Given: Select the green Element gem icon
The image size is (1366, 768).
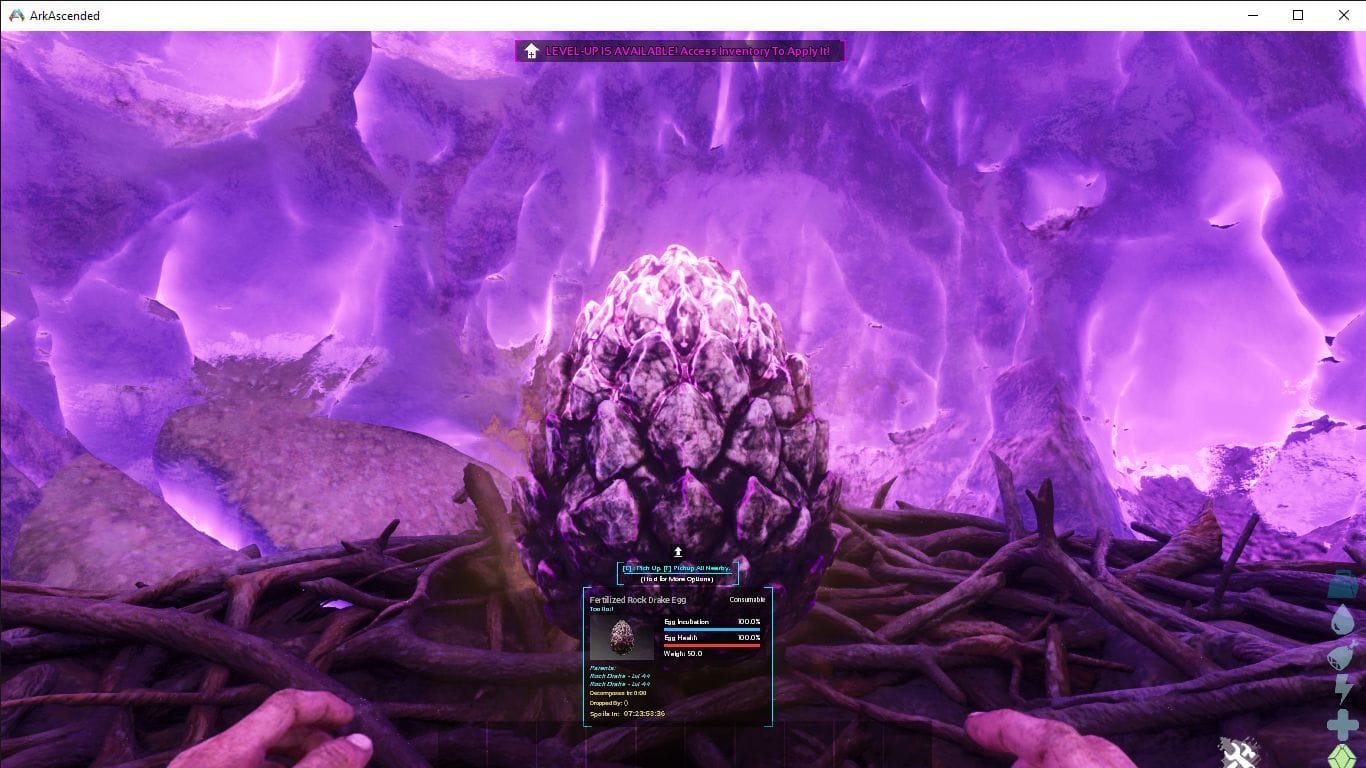Looking at the screenshot, I should pyautogui.click(x=1342, y=755).
